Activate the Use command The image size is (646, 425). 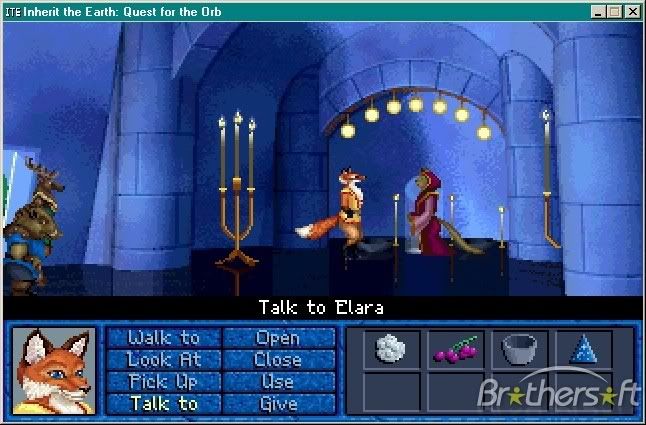click(x=277, y=382)
